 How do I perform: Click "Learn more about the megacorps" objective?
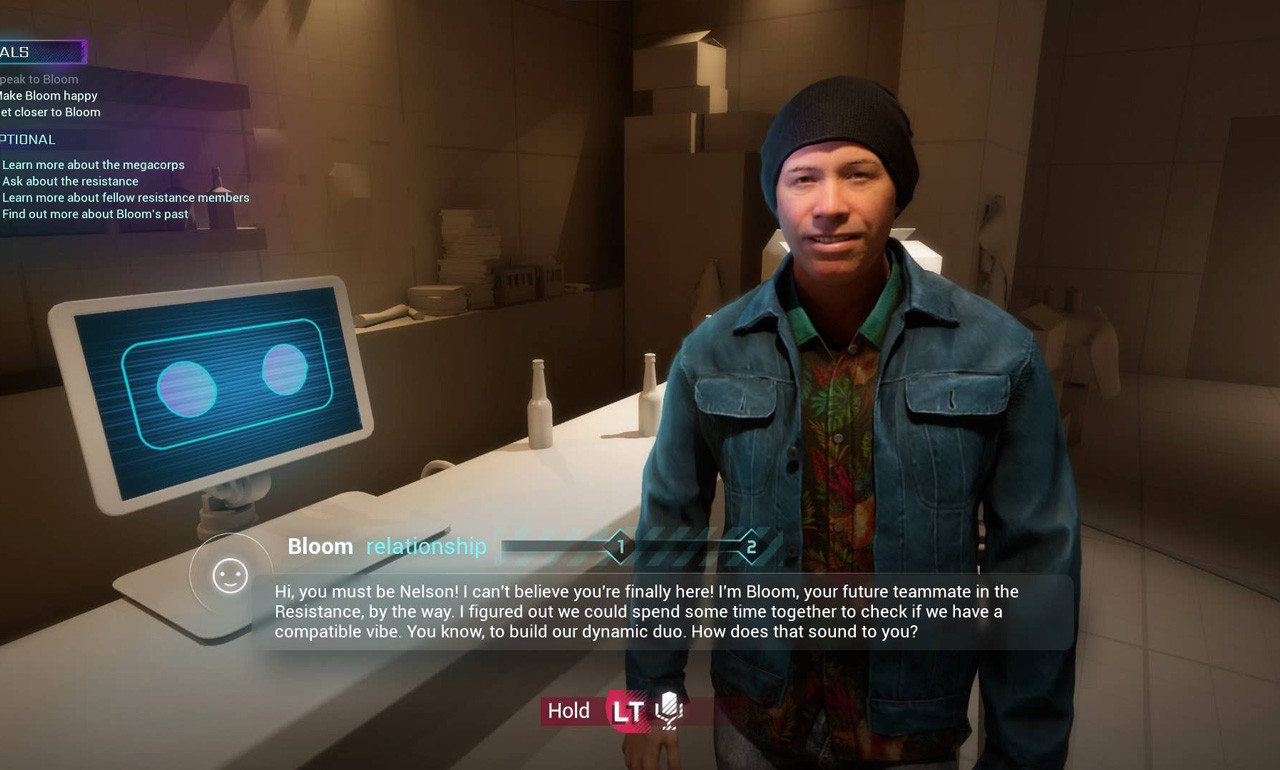[93, 165]
